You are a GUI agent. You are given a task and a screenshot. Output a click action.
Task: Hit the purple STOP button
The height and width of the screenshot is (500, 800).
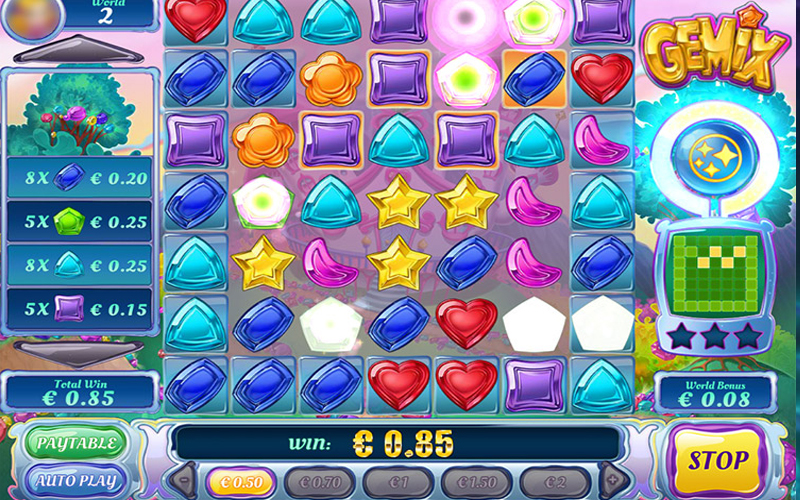[717, 461]
